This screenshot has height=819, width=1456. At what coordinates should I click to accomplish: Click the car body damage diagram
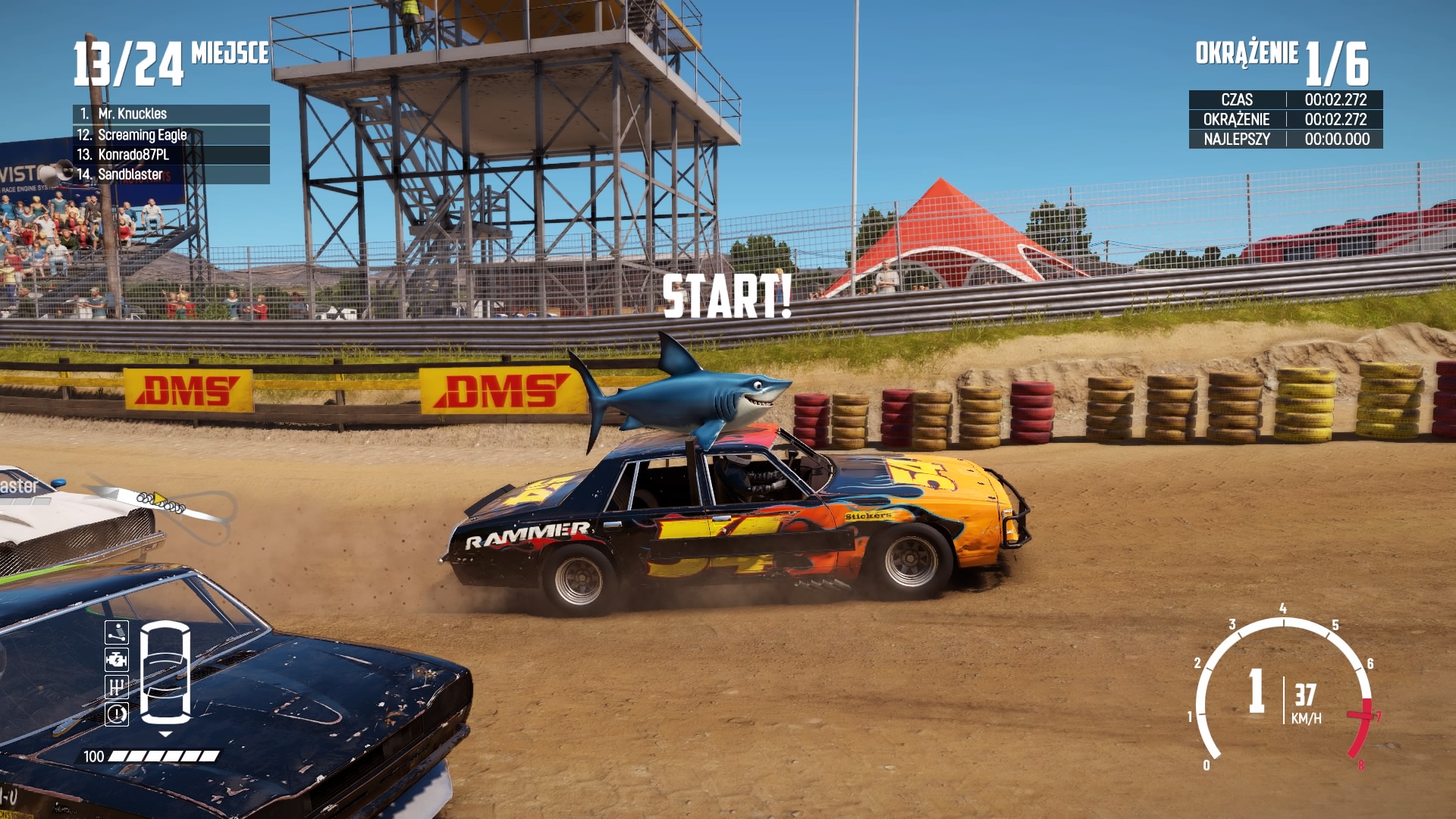click(x=165, y=672)
